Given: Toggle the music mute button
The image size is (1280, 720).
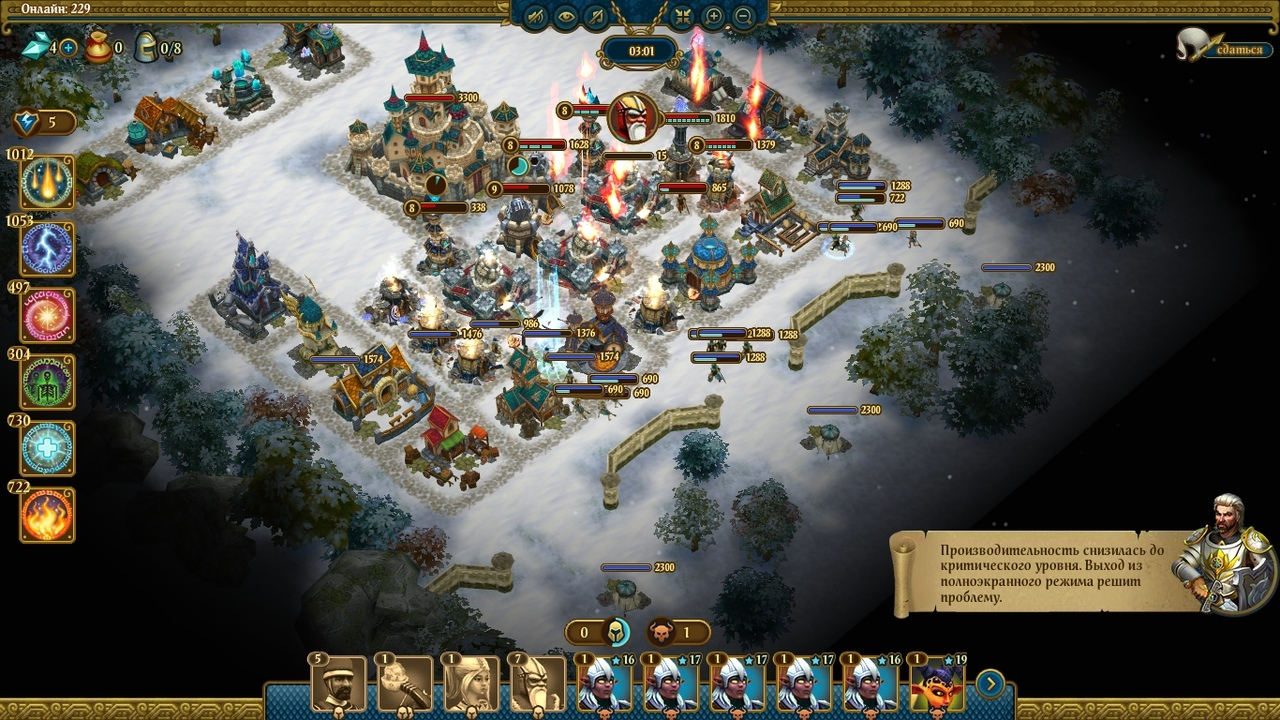Looking at the screenshot, I should click(x=597, y=16).
